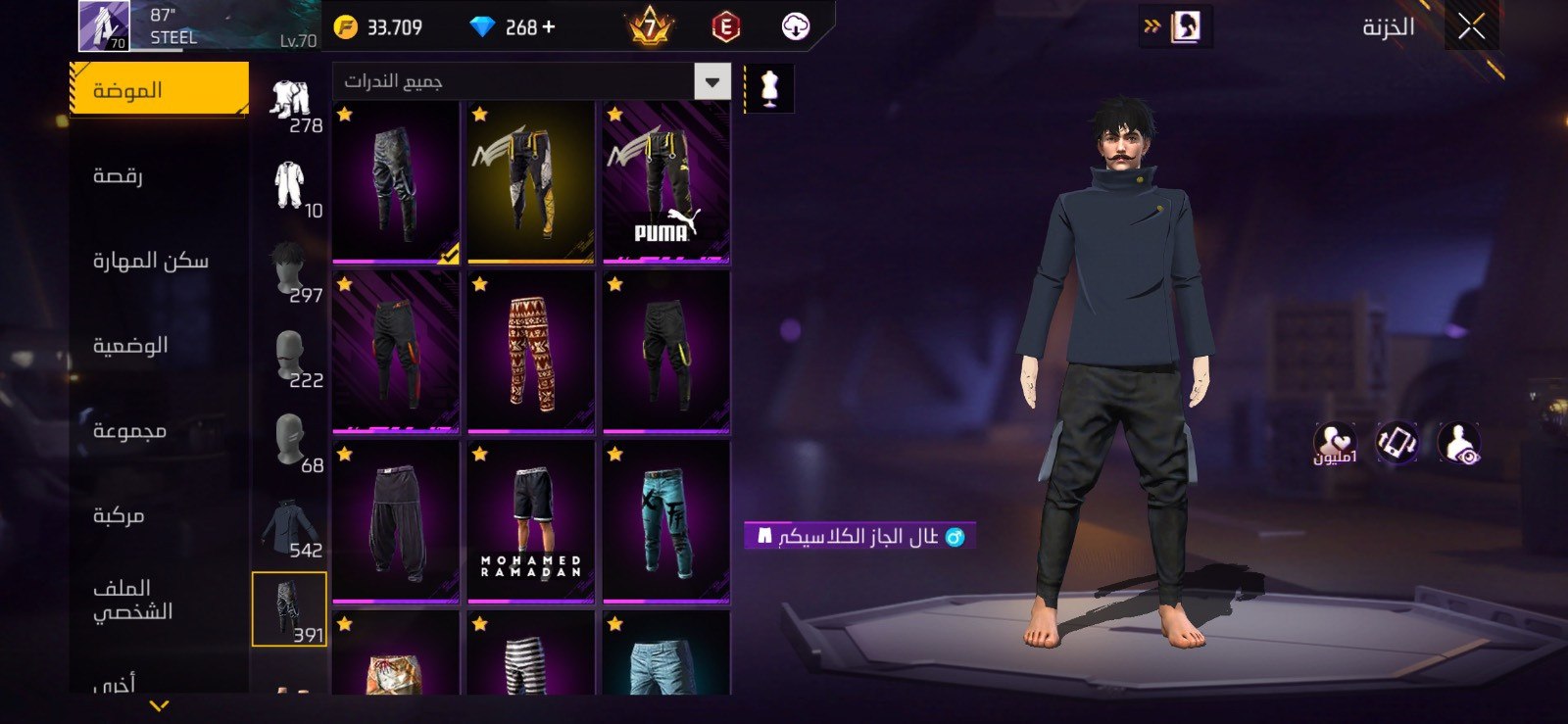Open the player profile avatar
Viewport: 1568px width, 724px height.
(x=103, y=26)
